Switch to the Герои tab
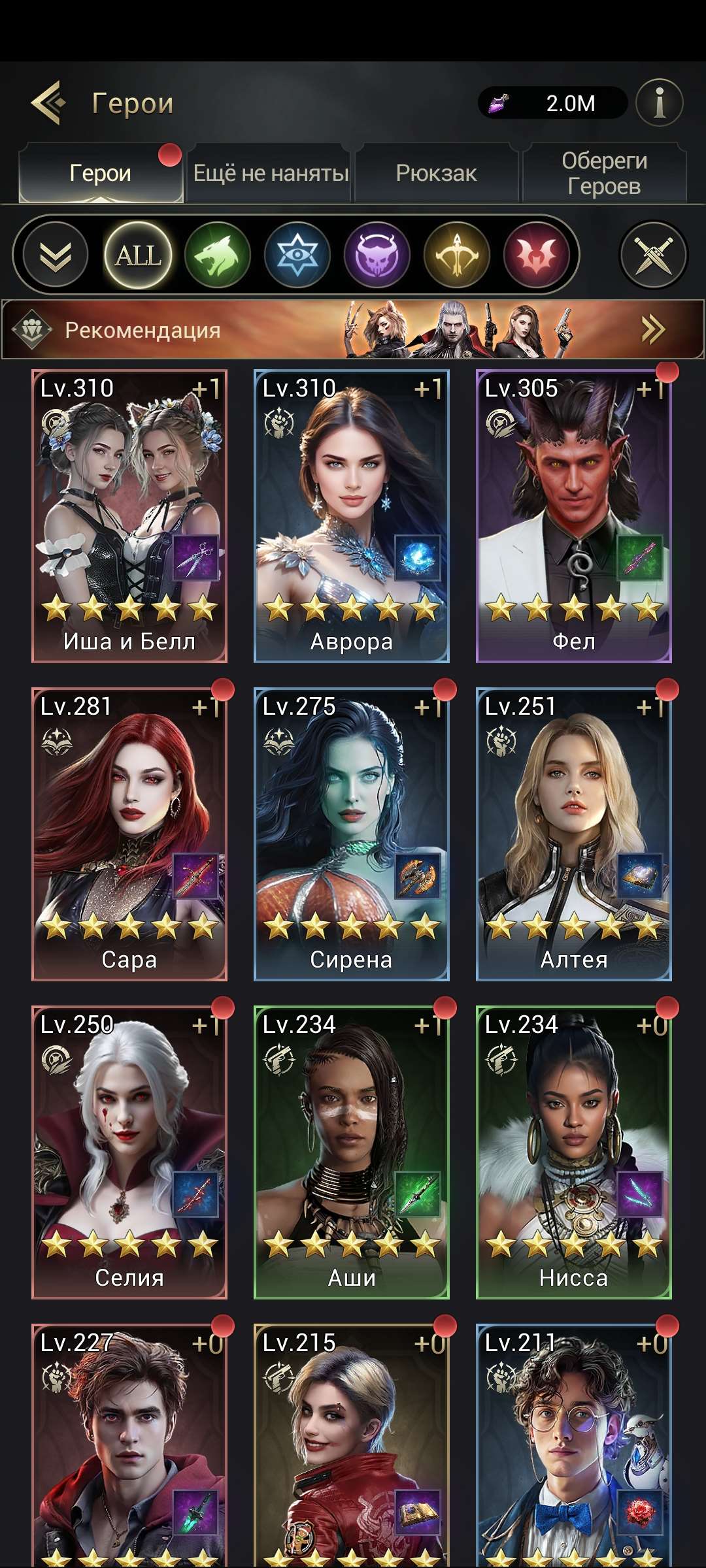 (x=101, y=174)
